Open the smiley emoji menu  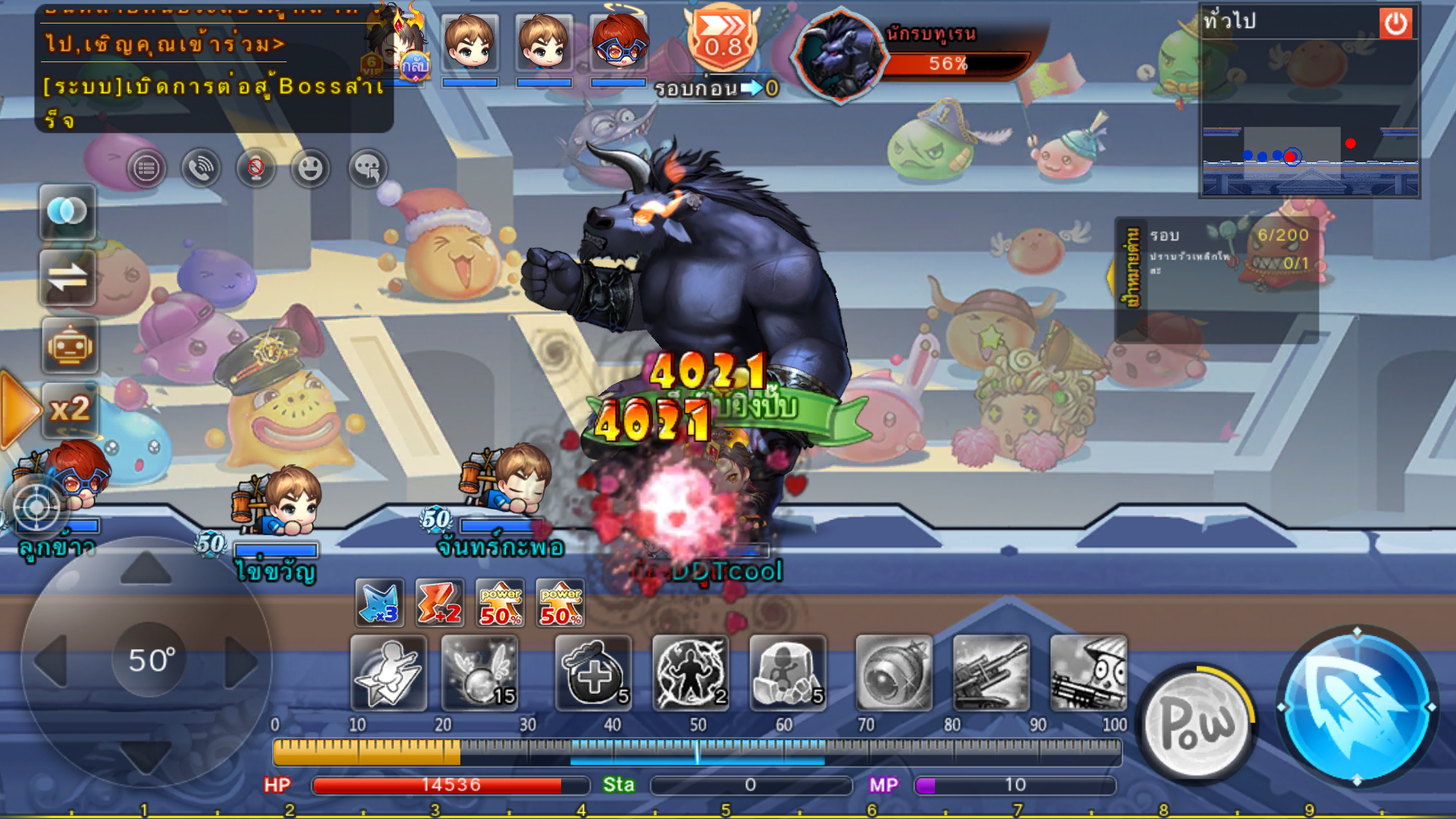(310, 168)
